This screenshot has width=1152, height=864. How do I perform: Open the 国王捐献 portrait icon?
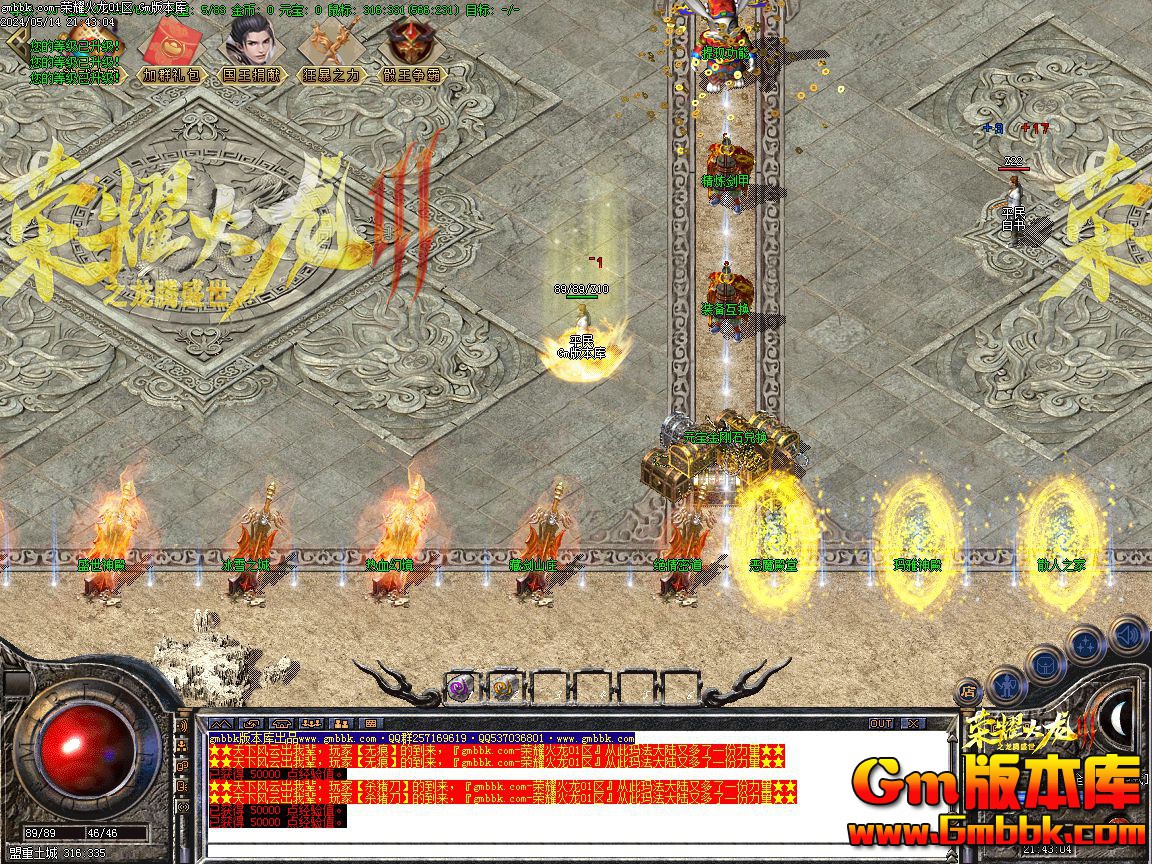pos(252,45)
